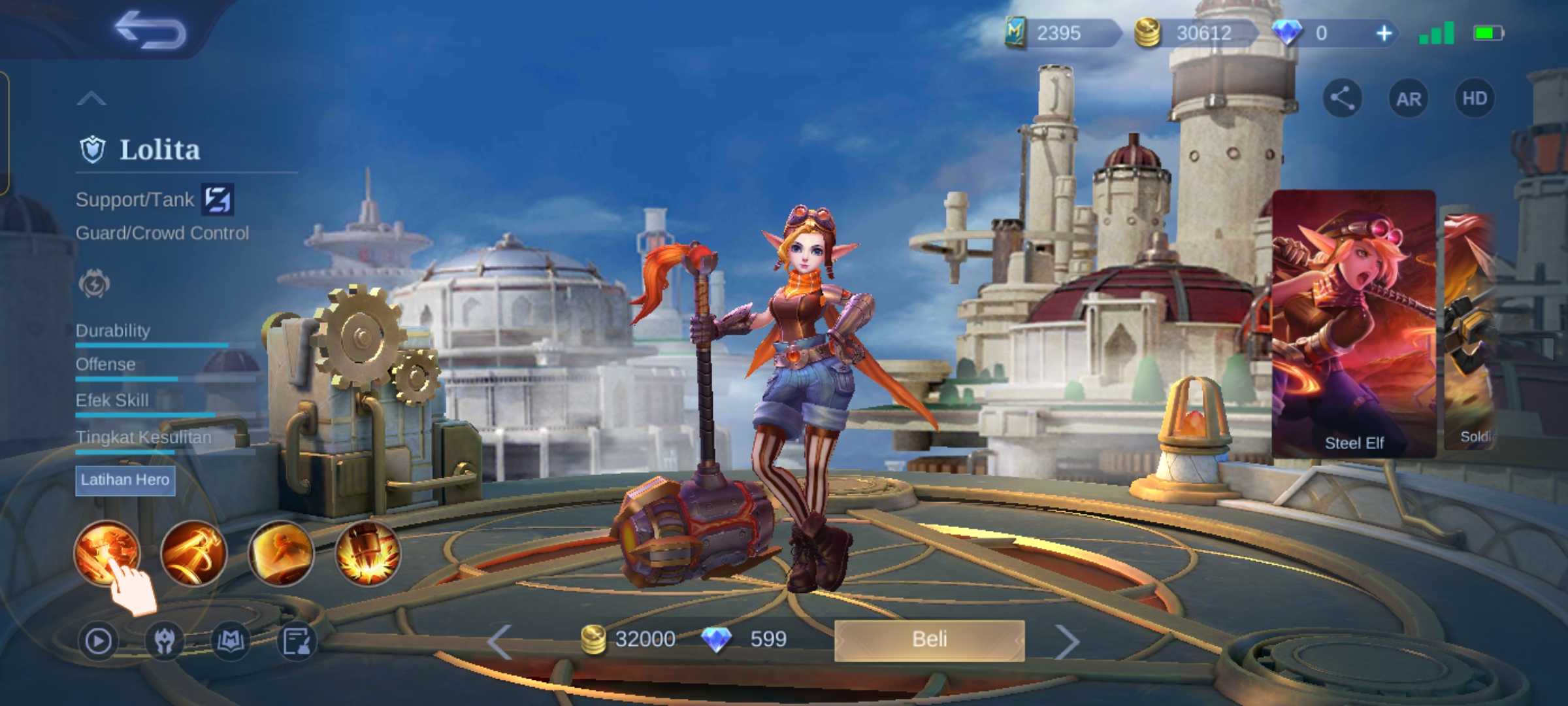
Task: Show the ultimate hammer smash skill
Action: click(x=368, y=553)
